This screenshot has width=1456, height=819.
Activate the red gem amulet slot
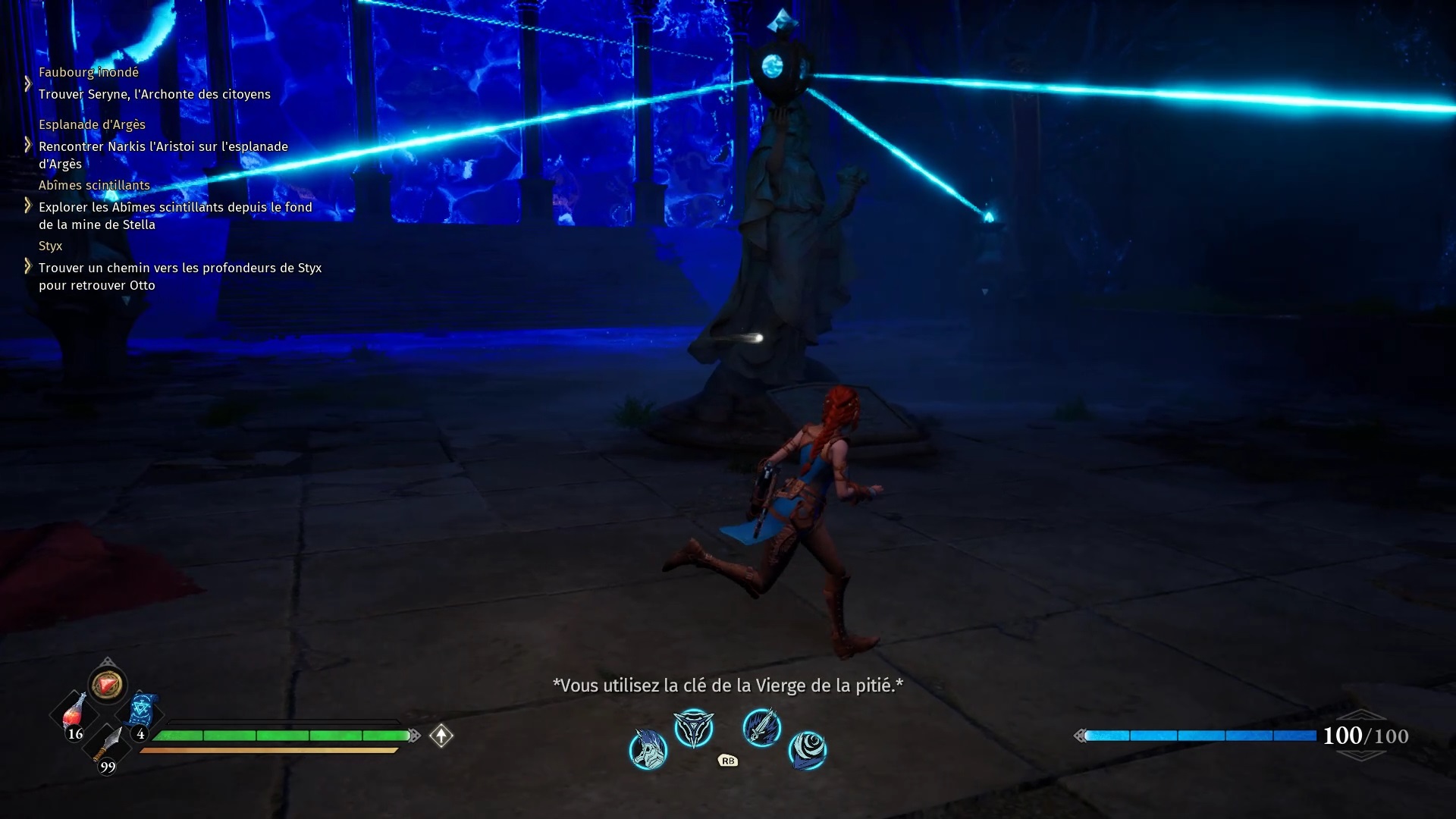click(108, 685)
